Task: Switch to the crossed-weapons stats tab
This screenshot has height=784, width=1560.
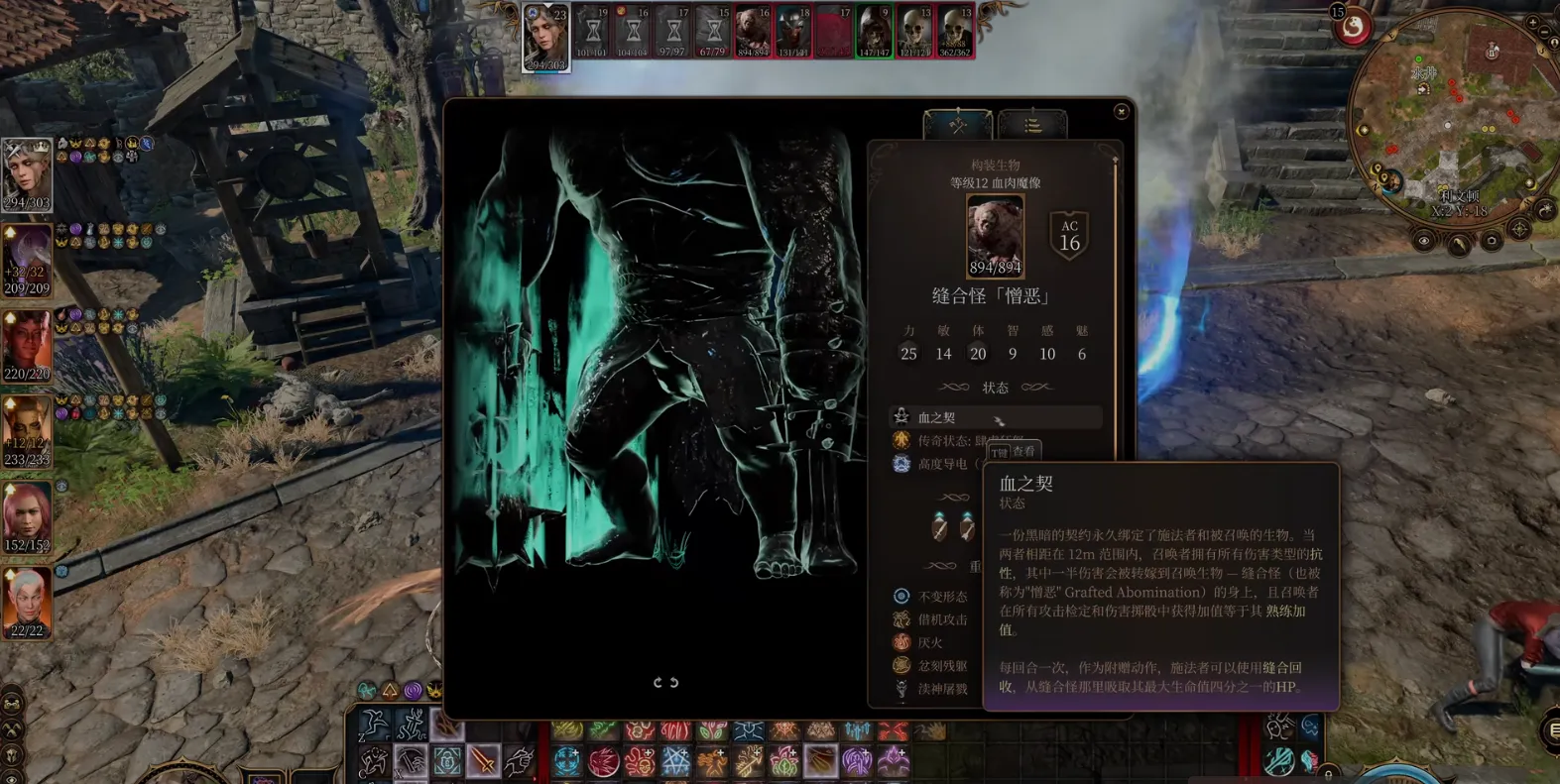Action: (x=956, y=124)
